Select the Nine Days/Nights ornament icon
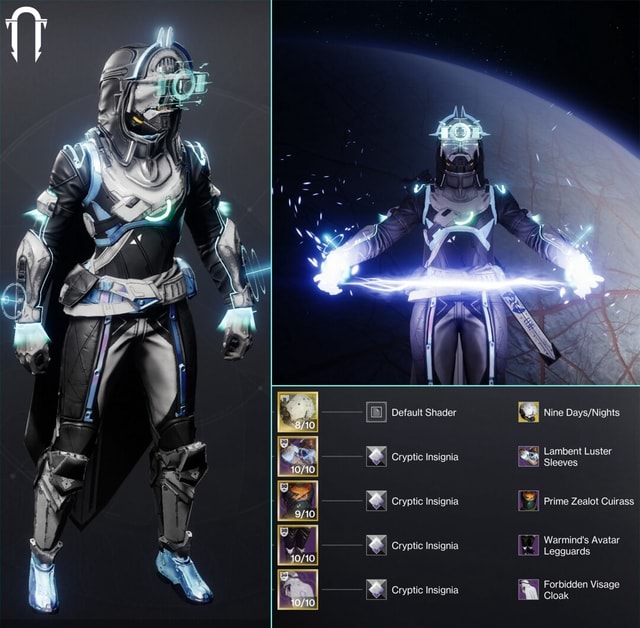 click(528, 411)
